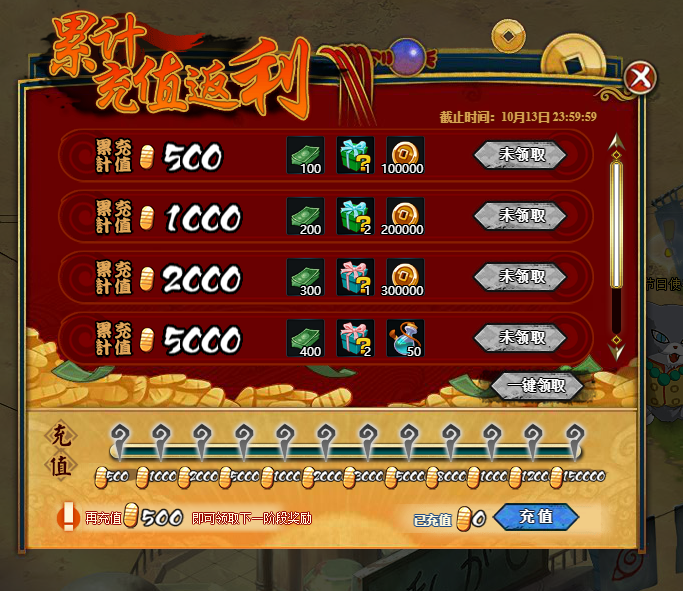This screenshot has width=683, height=591.
Task: Select the mystery gift box in the 500 row
Action: [x=355, y=156]
